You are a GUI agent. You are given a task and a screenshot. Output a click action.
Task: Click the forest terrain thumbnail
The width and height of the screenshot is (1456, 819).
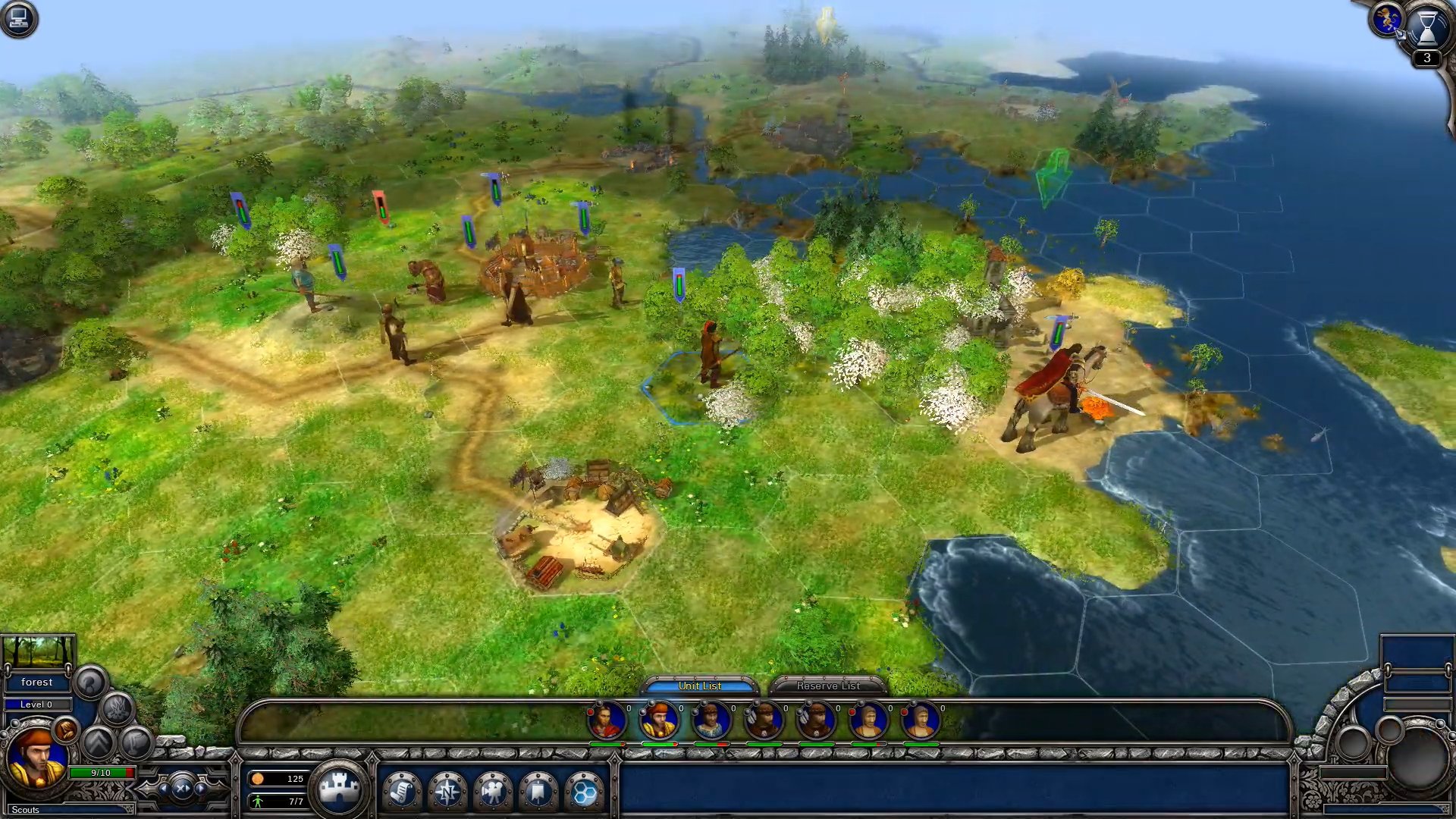pyautogui.click(x=38, y=651)
